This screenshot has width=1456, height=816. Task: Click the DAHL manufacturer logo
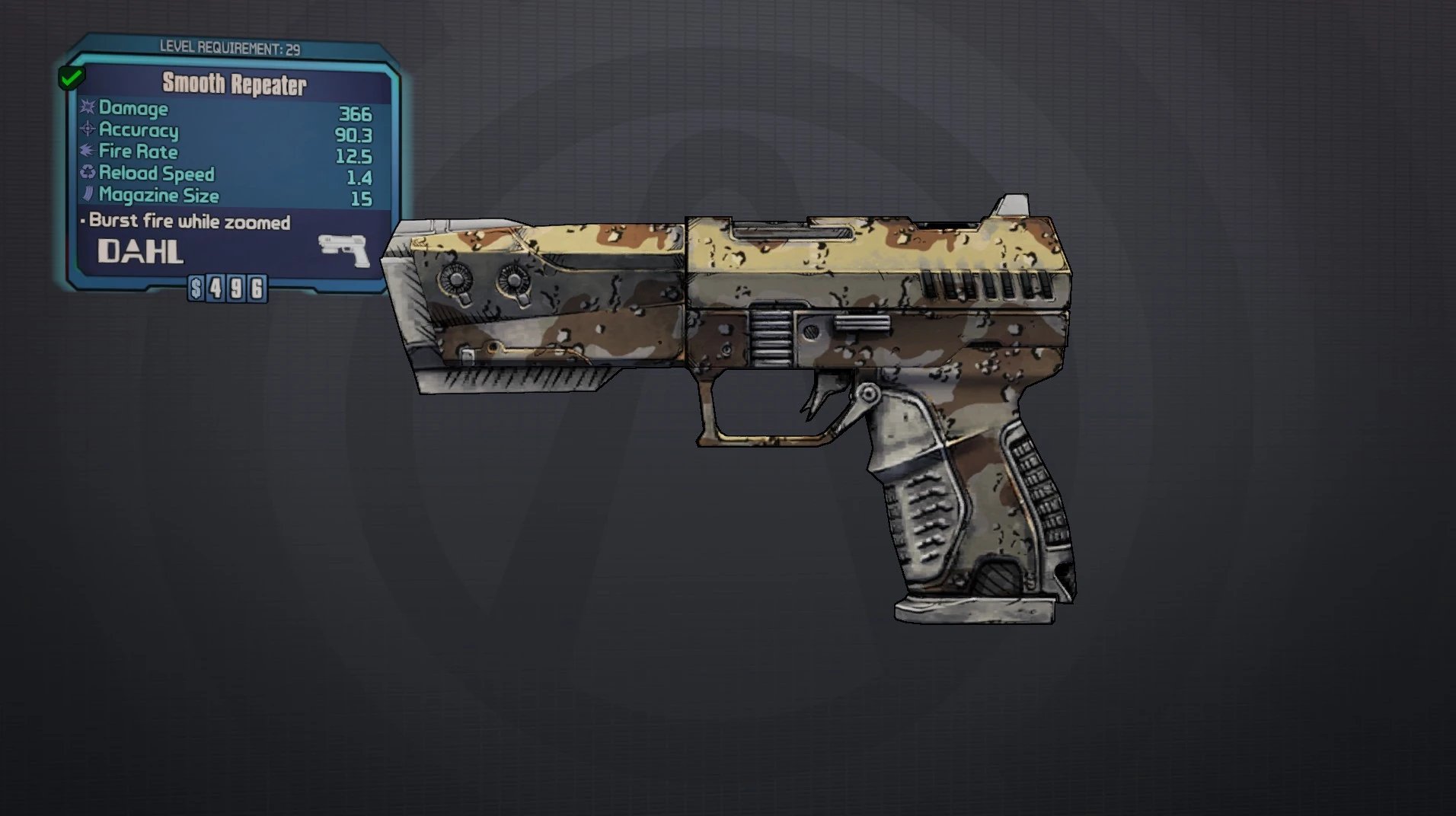point(141,251)
